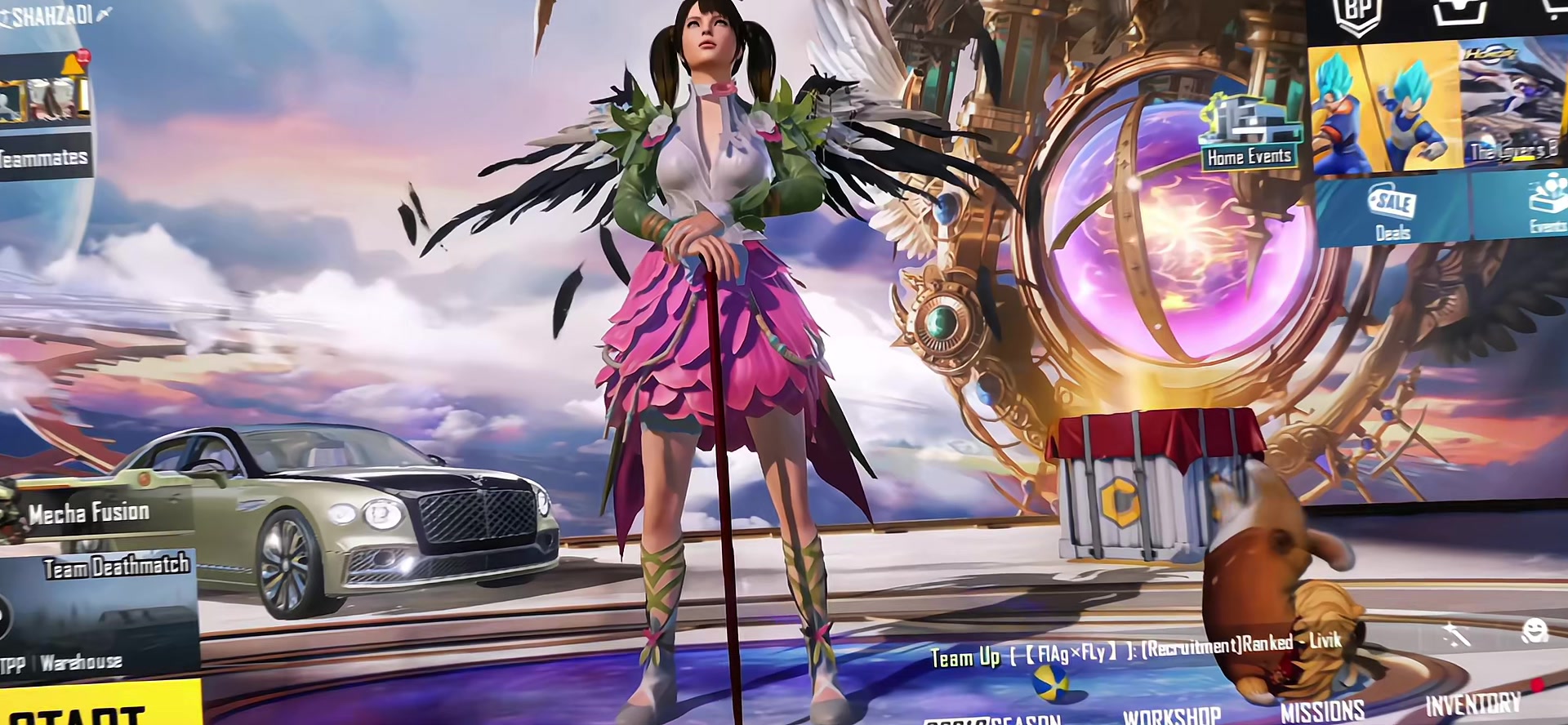Open the Teammates panel
The height and width of the screenshot is (725, 1568).
click(x=45, y=158)
